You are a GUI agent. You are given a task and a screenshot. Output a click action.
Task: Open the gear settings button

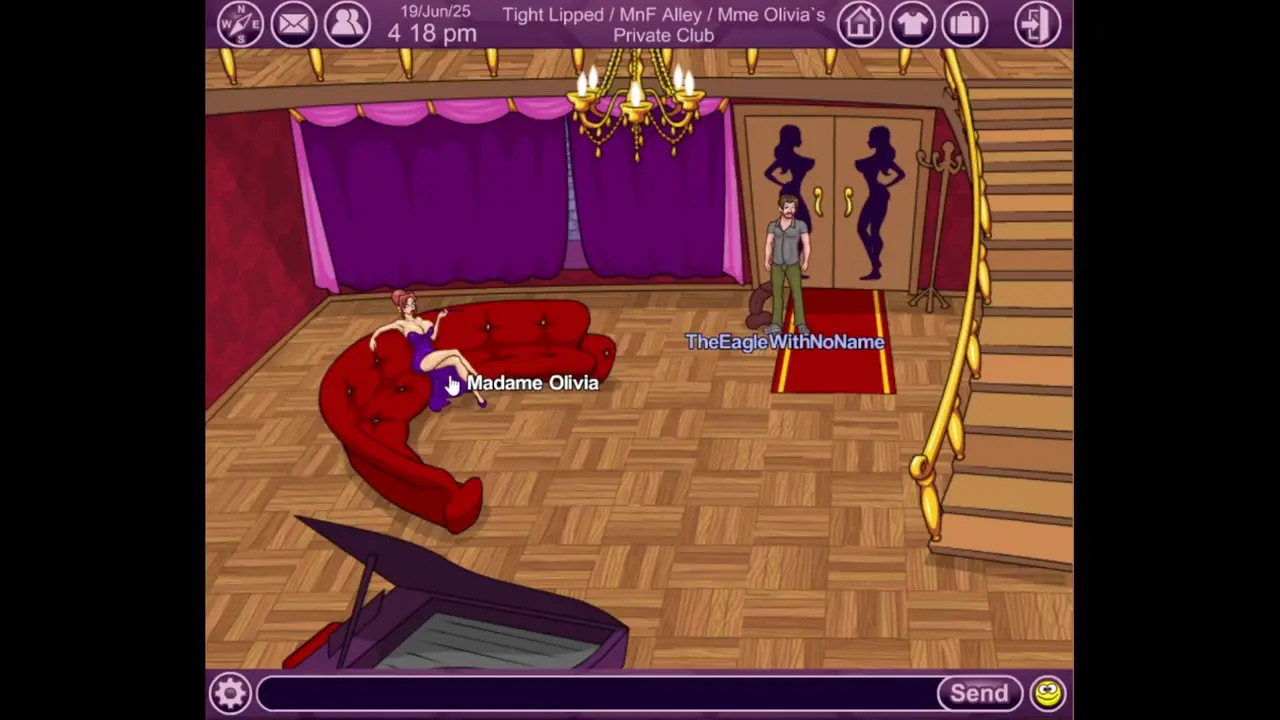[x=230, y=693]
